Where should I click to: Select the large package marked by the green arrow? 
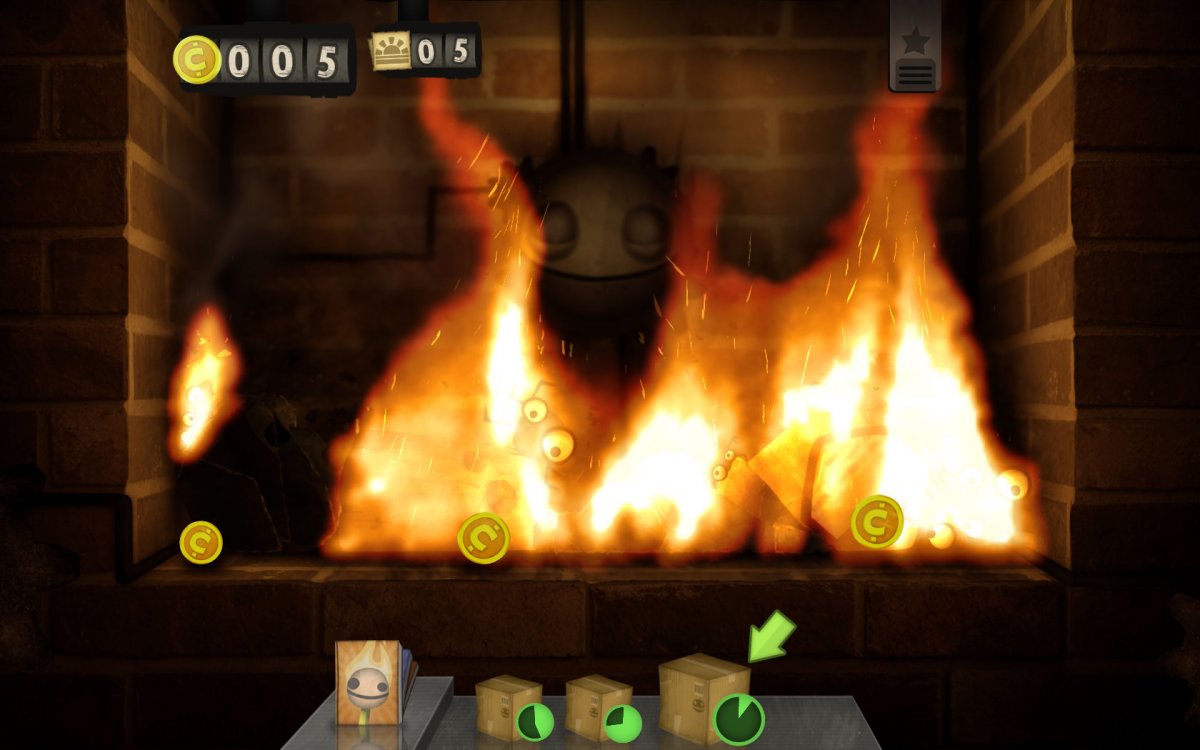click(x=702, y=696)
